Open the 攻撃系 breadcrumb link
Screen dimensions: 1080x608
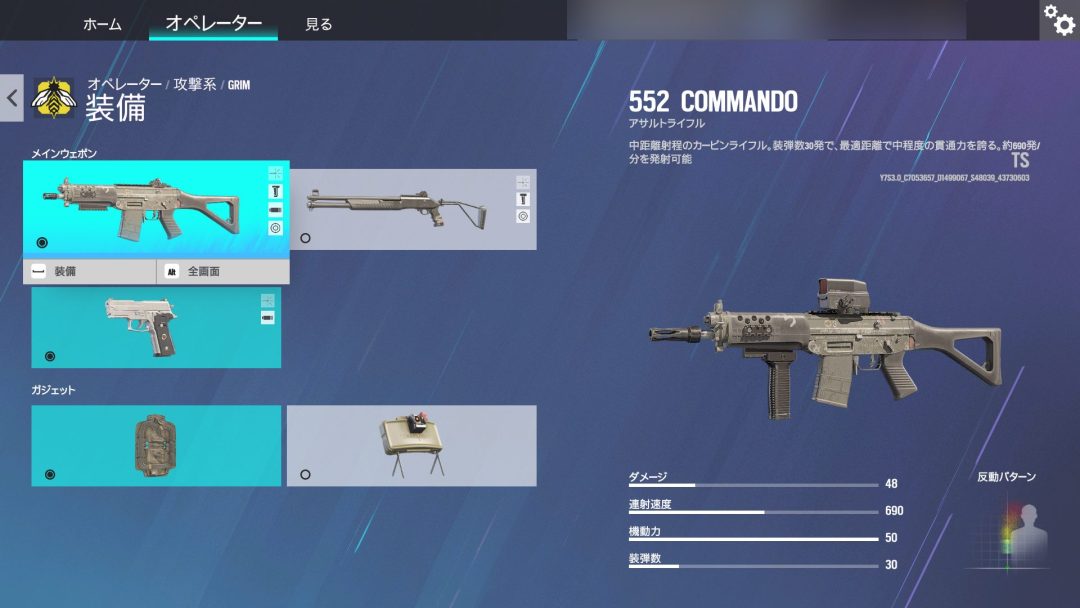tap(194, 85)
